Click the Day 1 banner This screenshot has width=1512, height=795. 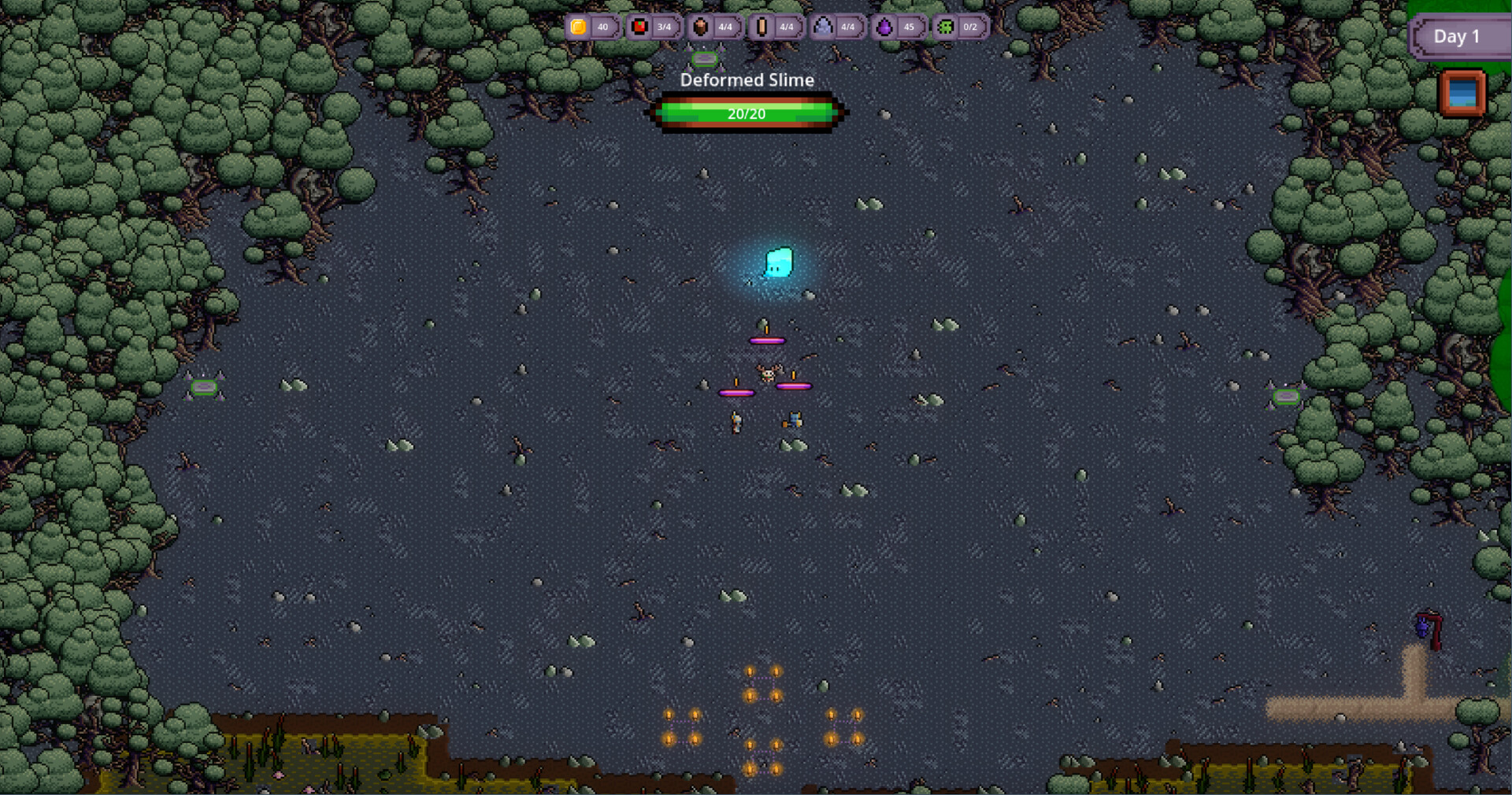coord(1458,36)
